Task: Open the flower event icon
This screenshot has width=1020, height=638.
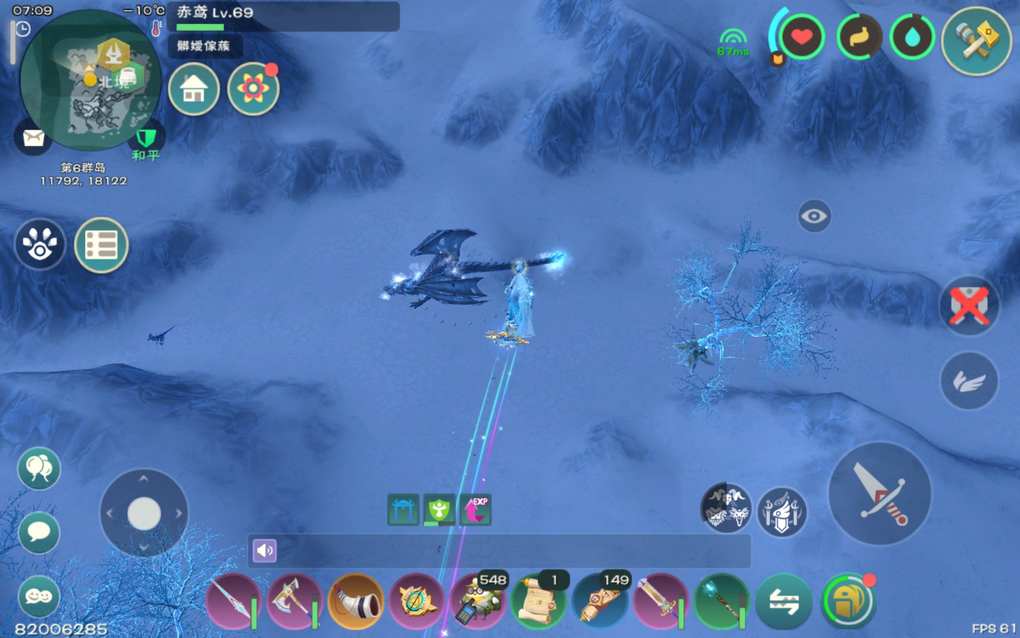Action: pyautogui.click(x=253, y=90)
